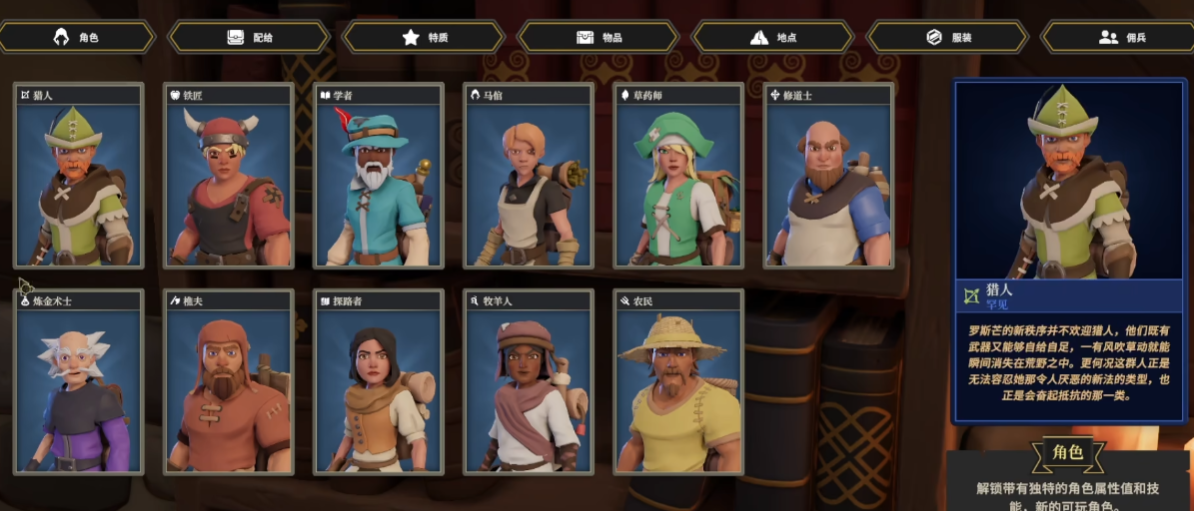Open the 地点 tab

pyautogui.click(x=773, y=37)
